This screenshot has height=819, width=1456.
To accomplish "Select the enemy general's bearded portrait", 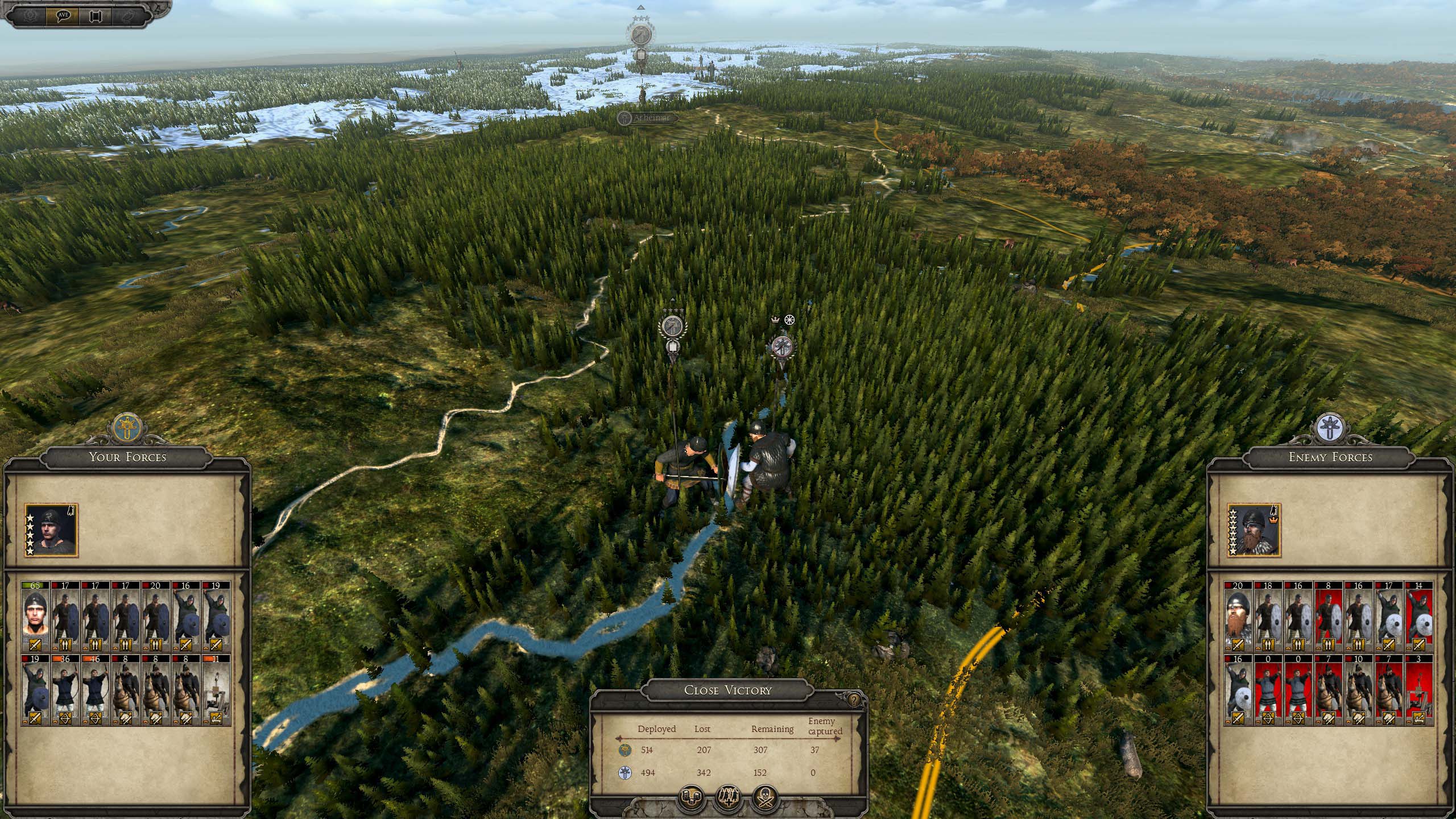I will point(1254,531).
